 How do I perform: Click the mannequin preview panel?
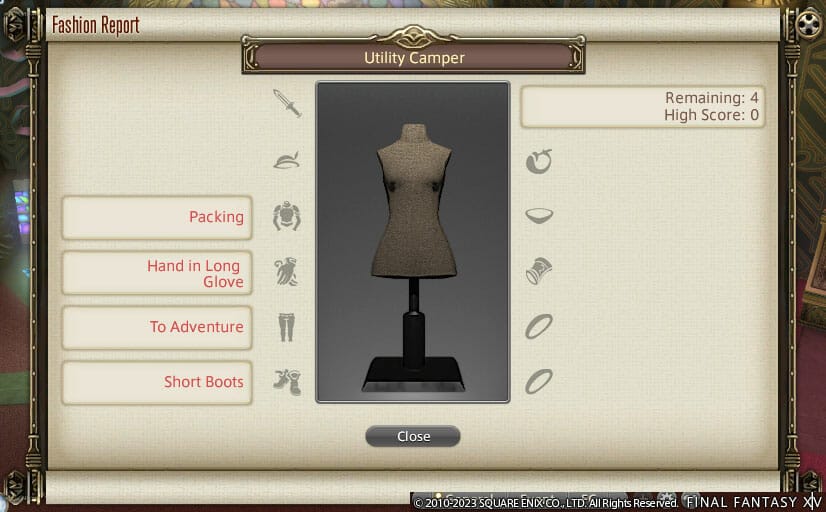(412, 241)
